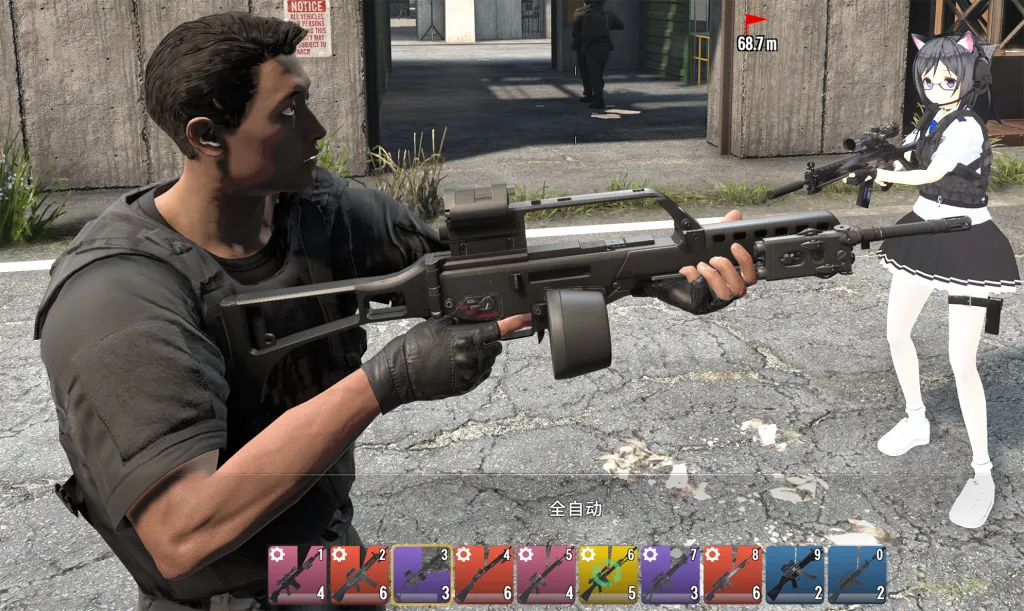Image resolution: width=1024 pixels, height=611 pixels.
Task: Select the blue slot 0 weapon
Action: click(x=857, y=575)
